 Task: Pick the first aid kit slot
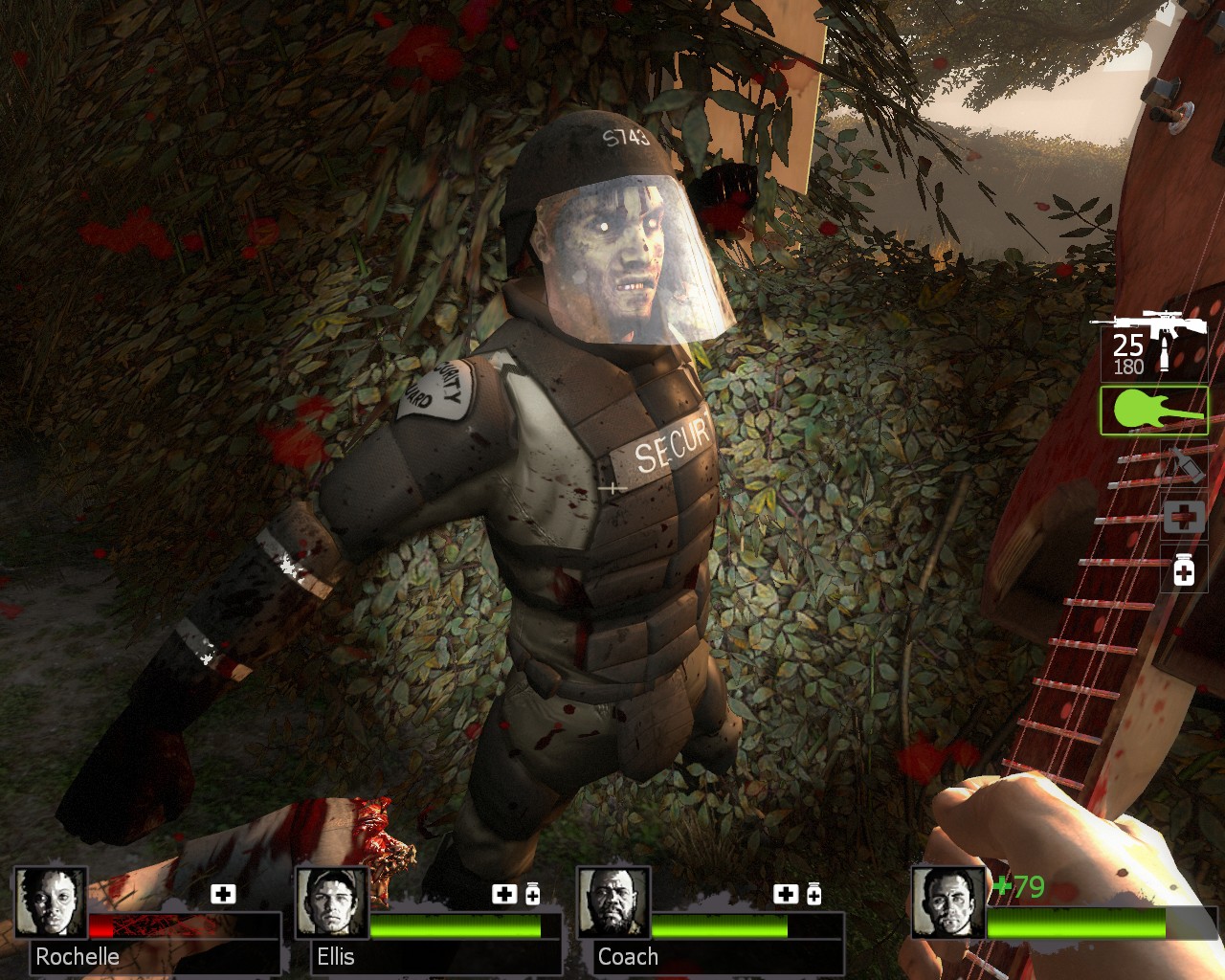(1184, 517)
